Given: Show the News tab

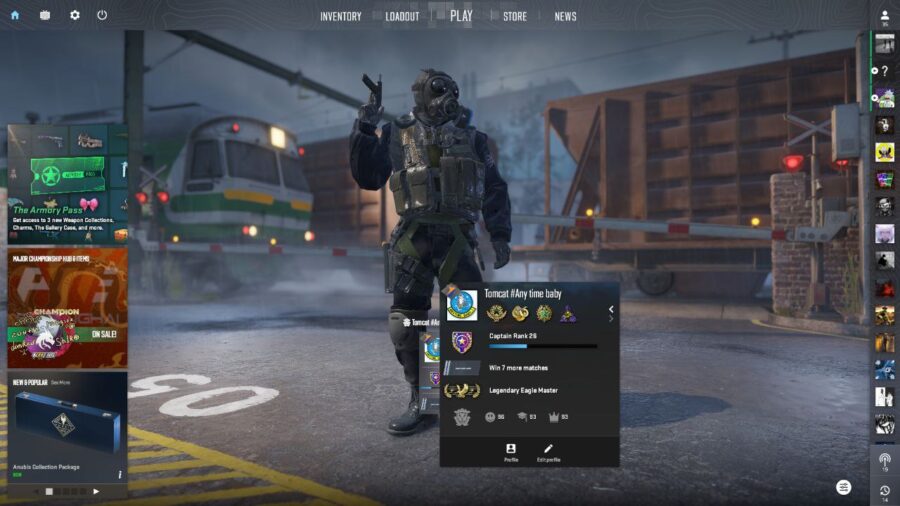Looking at the screenshot, I should tap(565, 16).
